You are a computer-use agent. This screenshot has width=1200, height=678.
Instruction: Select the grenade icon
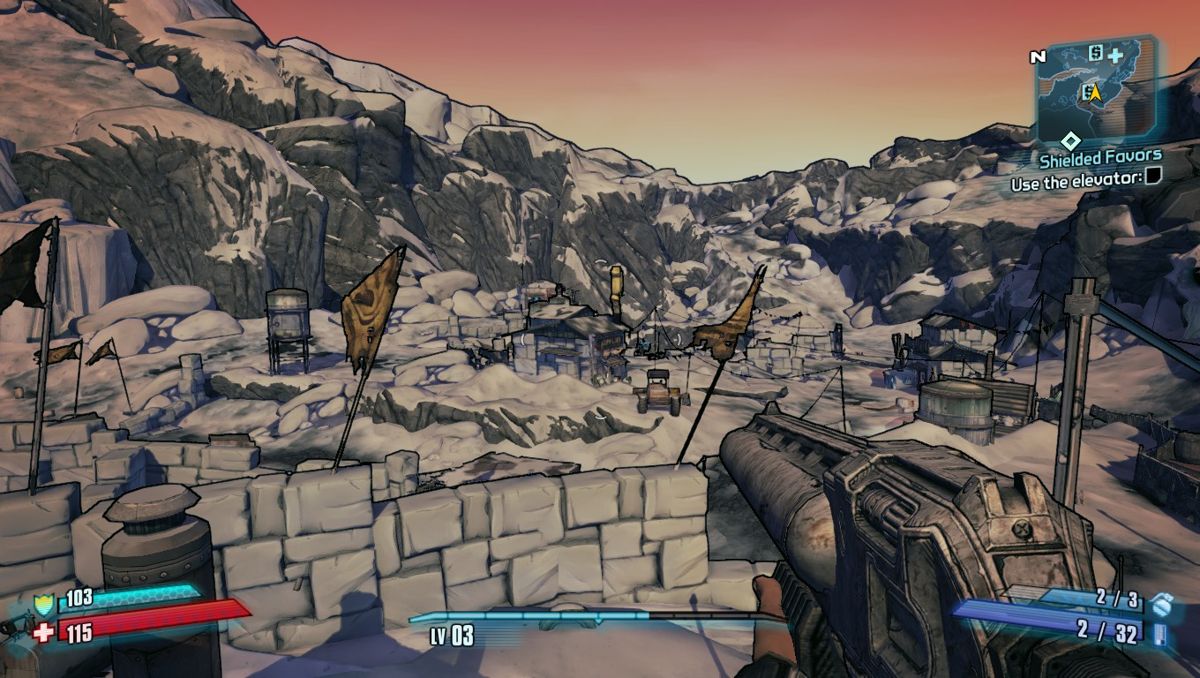point(1159,605)
